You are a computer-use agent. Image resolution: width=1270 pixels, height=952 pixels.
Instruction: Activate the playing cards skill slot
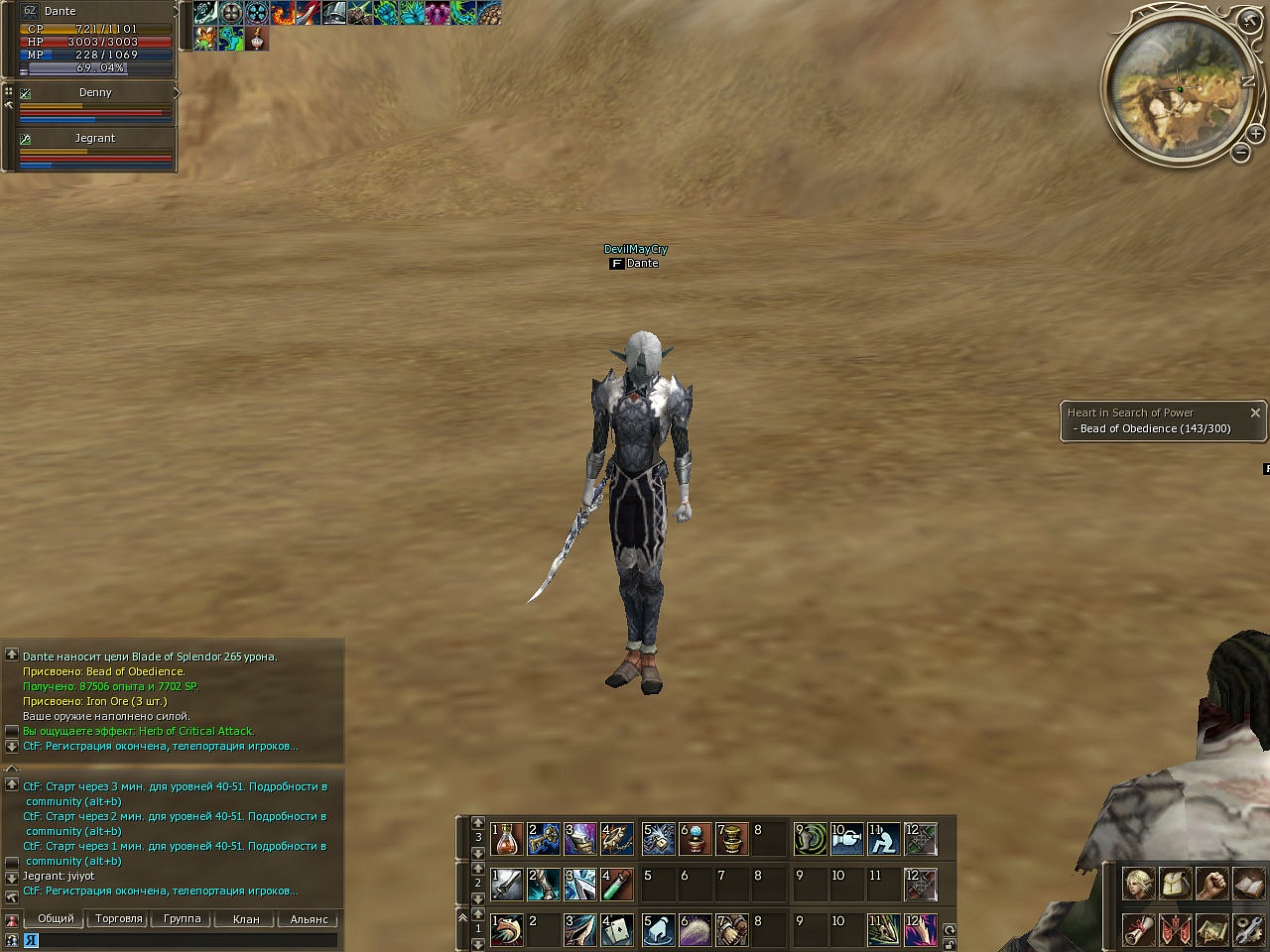(617, 929)
